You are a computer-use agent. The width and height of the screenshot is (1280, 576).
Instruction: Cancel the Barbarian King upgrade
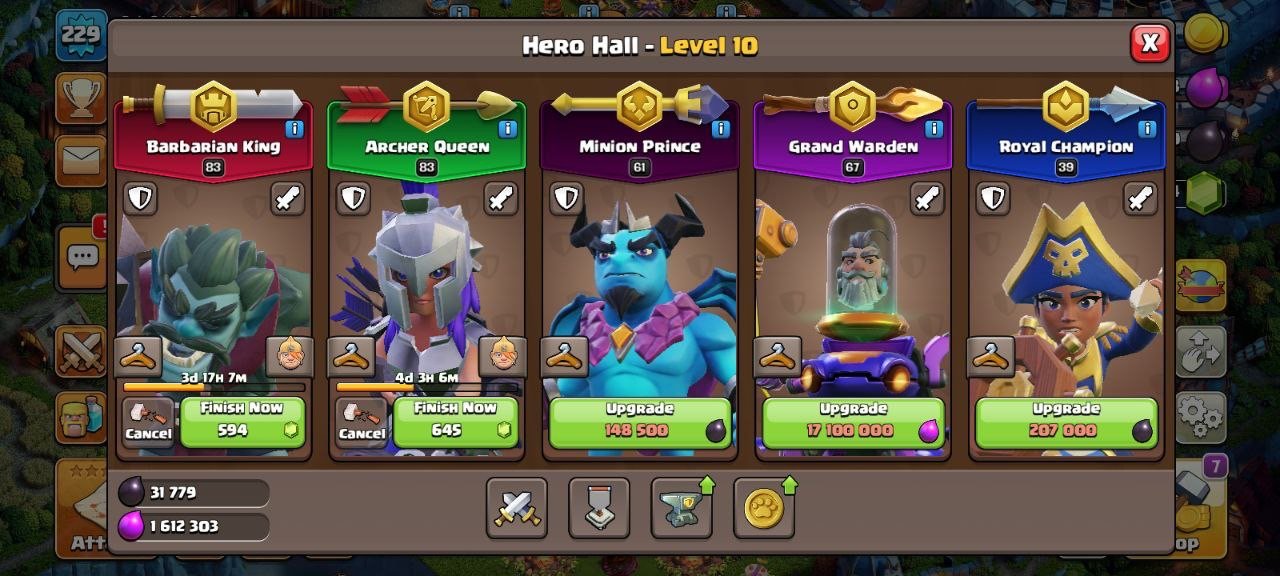[x=148, y=422]
